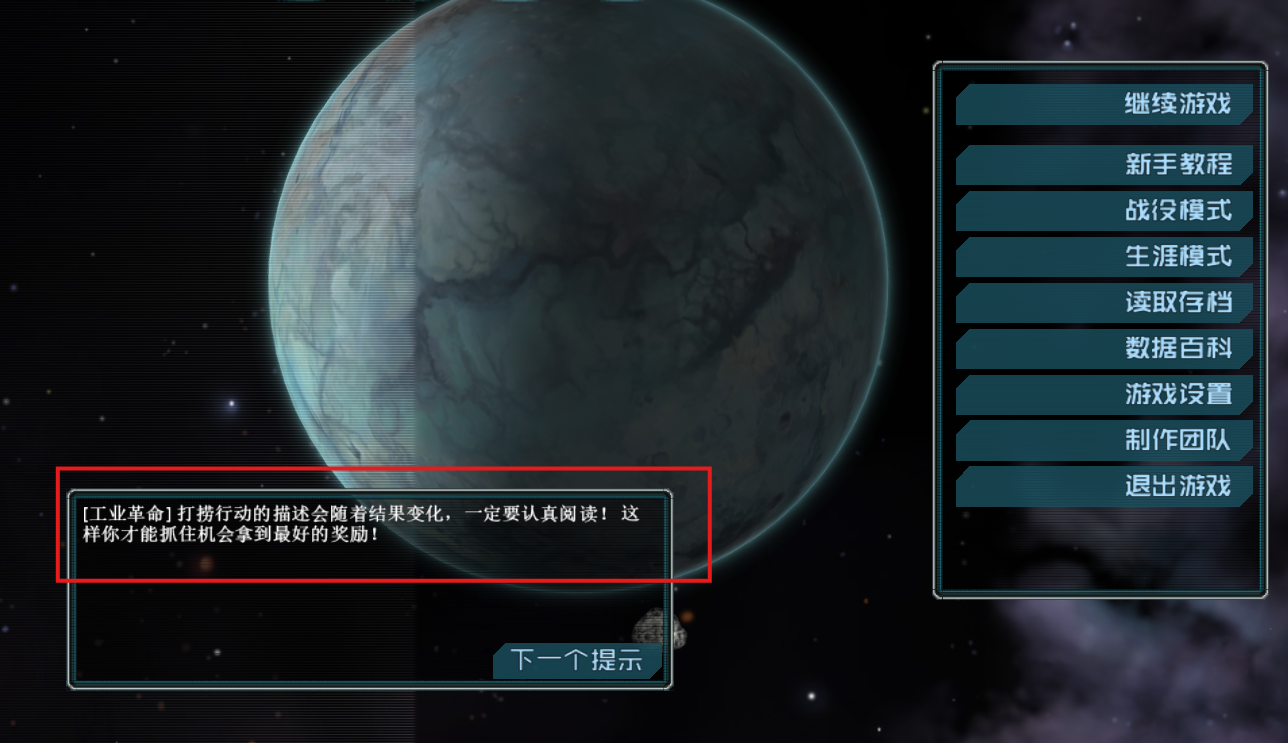The height and width of the screenshot is (743, 1288).
Task: Open 读取存档 to load a save
Action: click(x=1103, y=303)
